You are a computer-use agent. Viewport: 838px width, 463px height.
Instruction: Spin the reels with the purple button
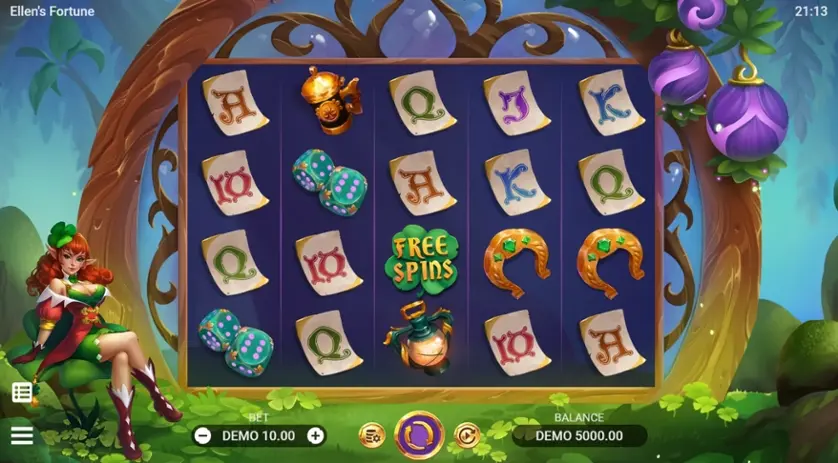coord(419,435)
